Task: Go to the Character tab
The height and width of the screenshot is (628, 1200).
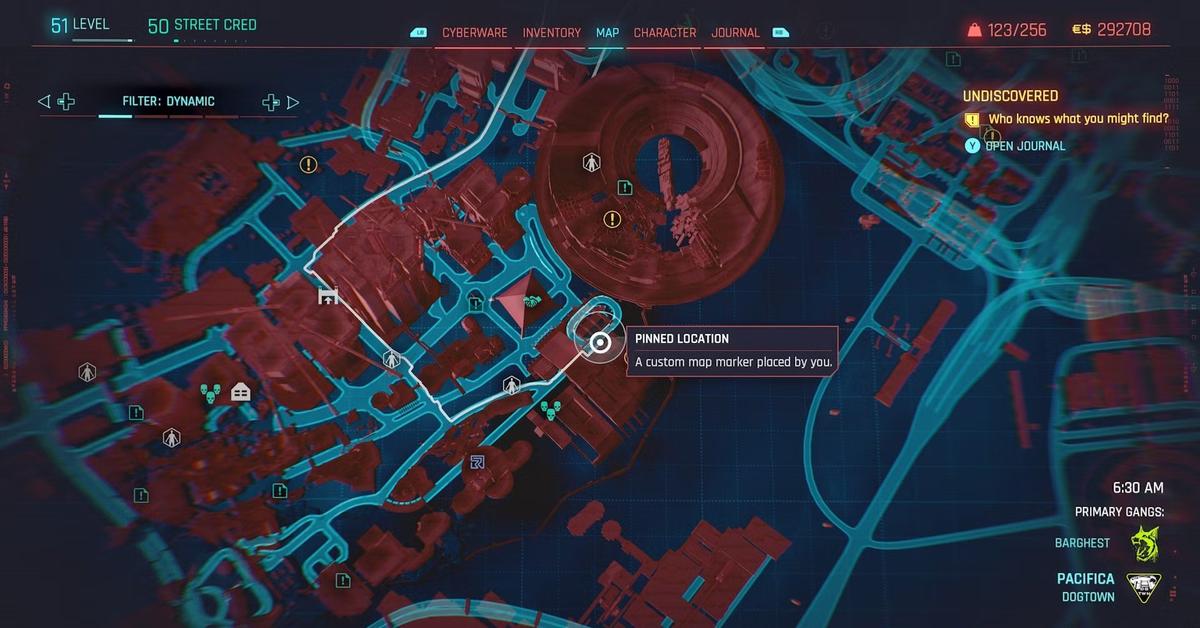Action: click(665, 32)
